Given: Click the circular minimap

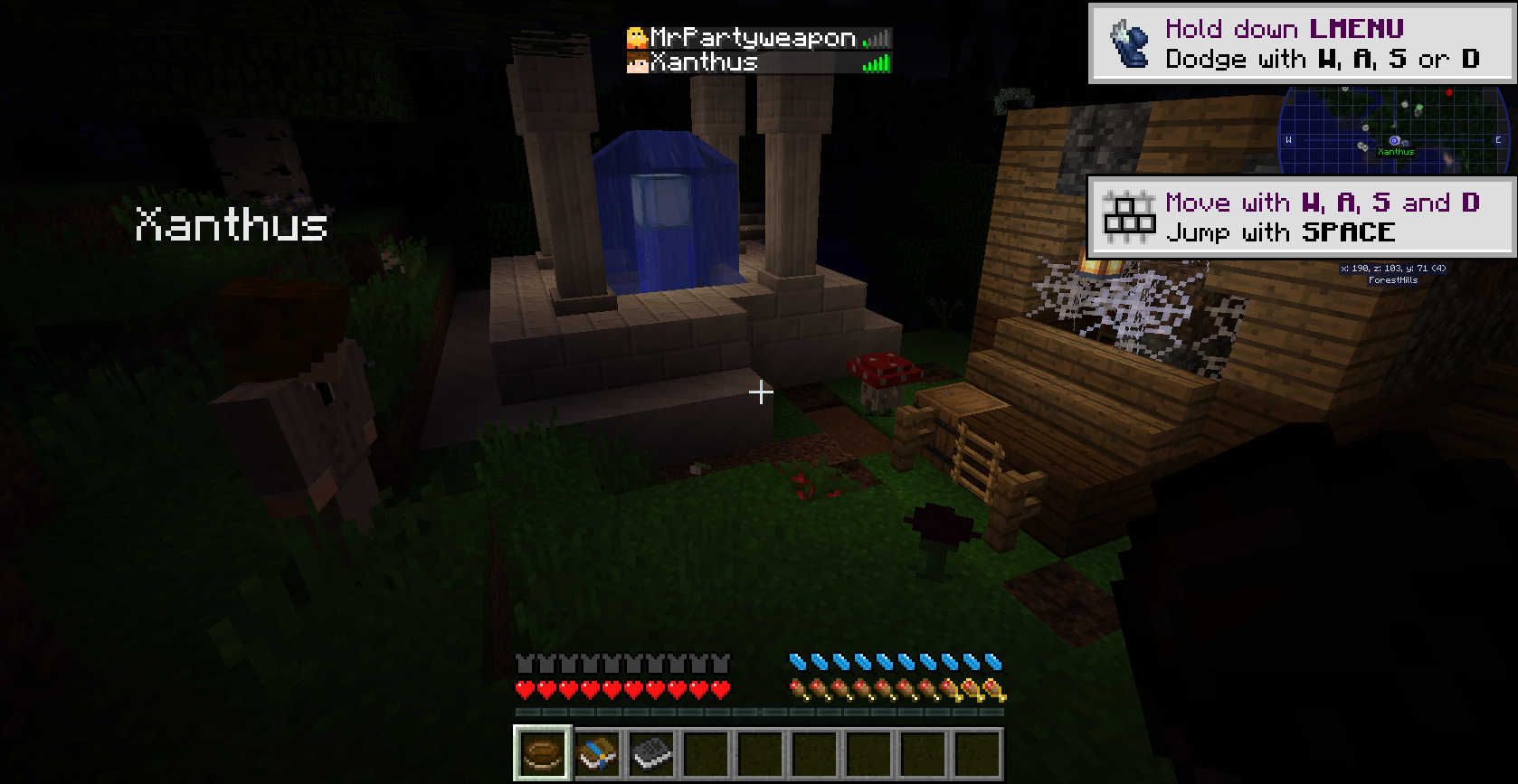Looking at the screenshot, I should click(x=1394, y=132).
